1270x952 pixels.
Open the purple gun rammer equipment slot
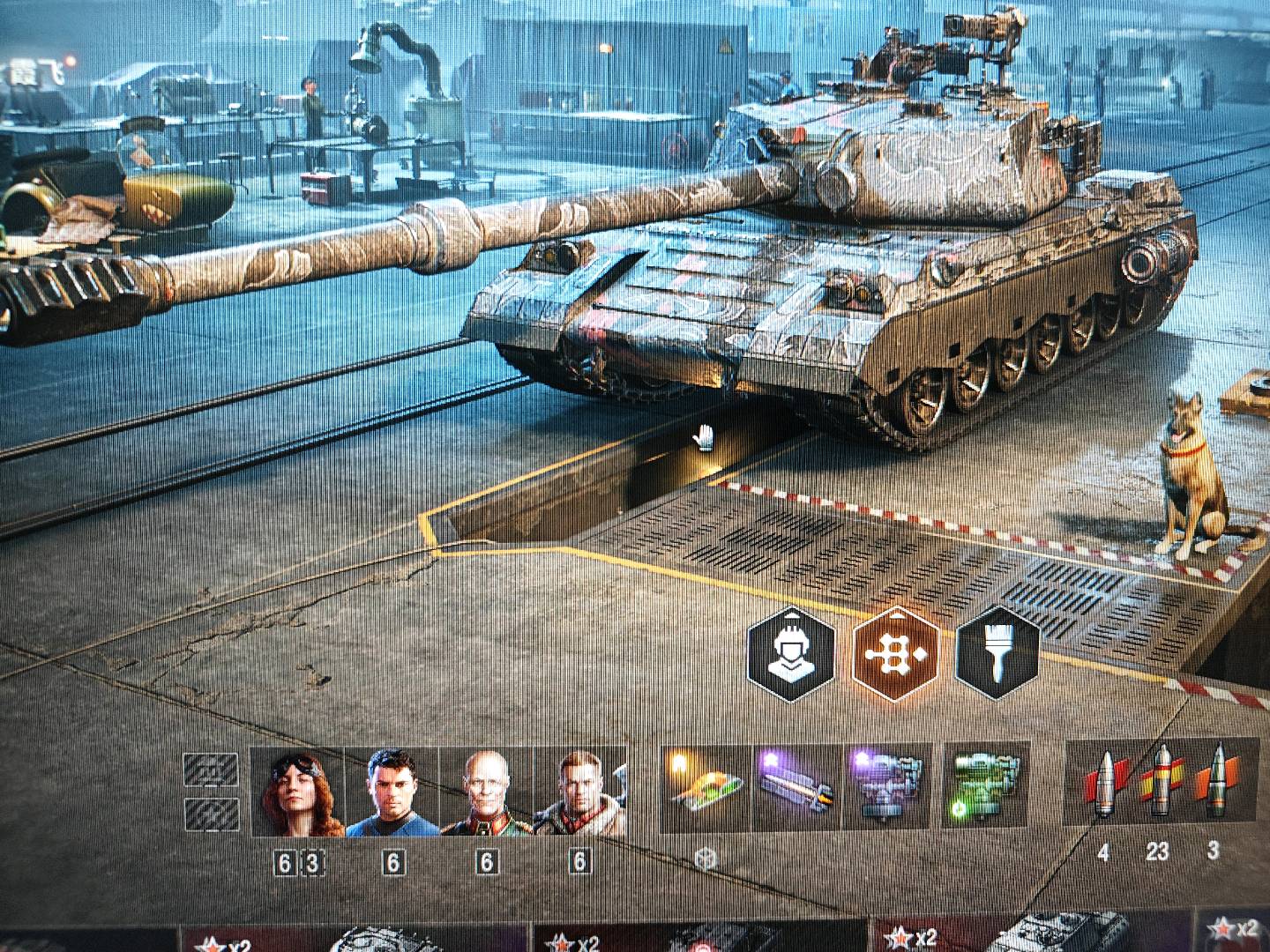(x=797, y=787)
